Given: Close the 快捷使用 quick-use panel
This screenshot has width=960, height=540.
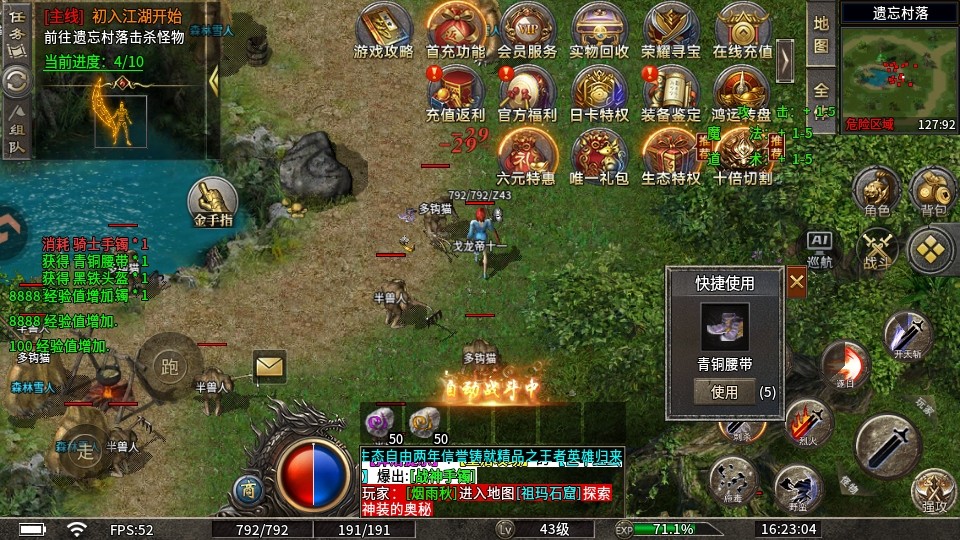Looking at the screenshot, I should [x=797, y=283].
